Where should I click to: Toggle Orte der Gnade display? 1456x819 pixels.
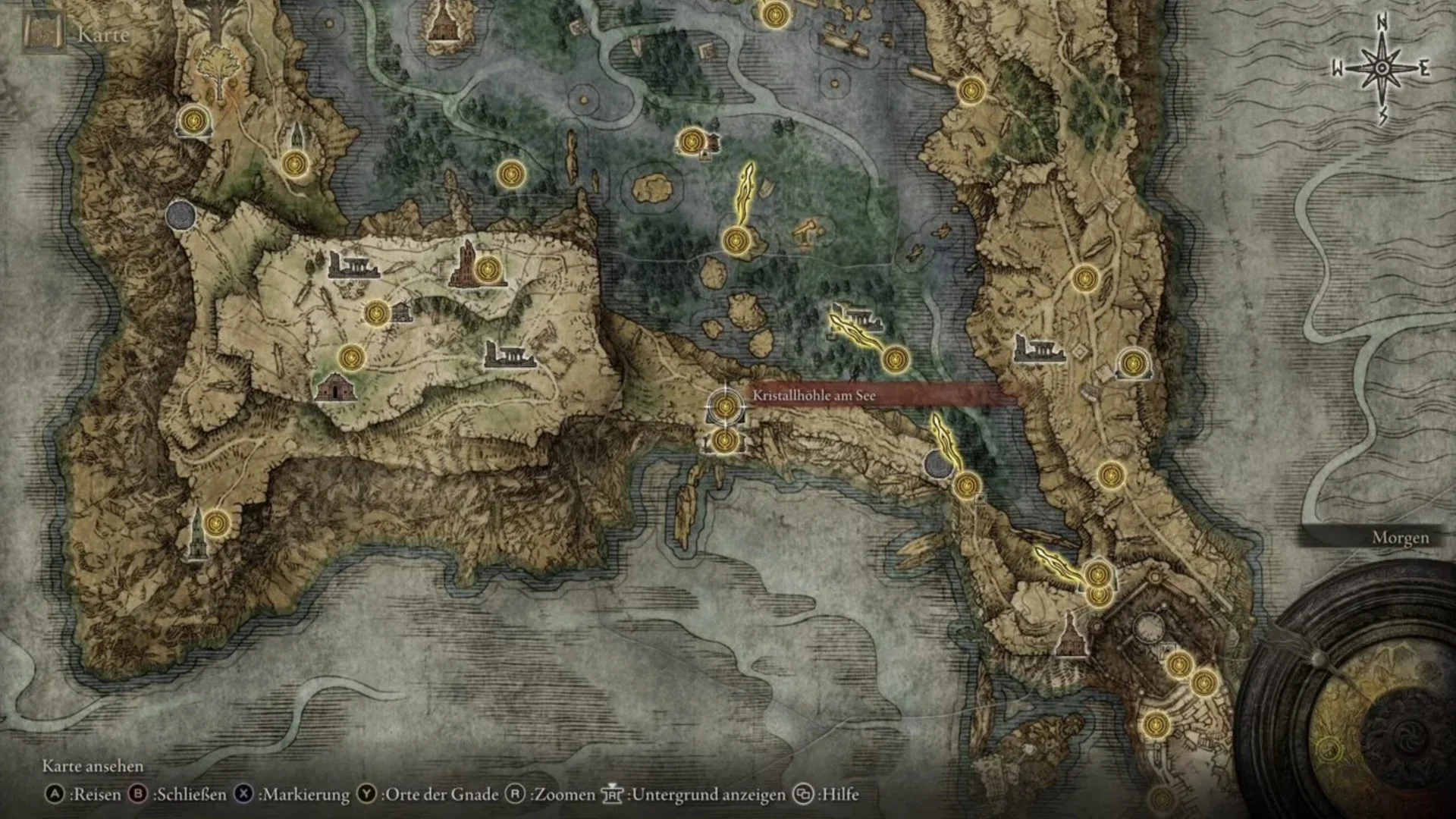tap(431, 796)
